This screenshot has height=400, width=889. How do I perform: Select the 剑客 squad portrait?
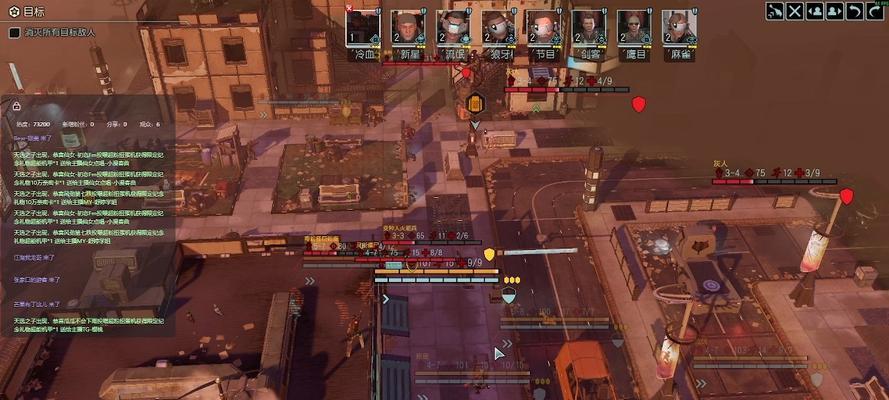(x=588, y=28)
